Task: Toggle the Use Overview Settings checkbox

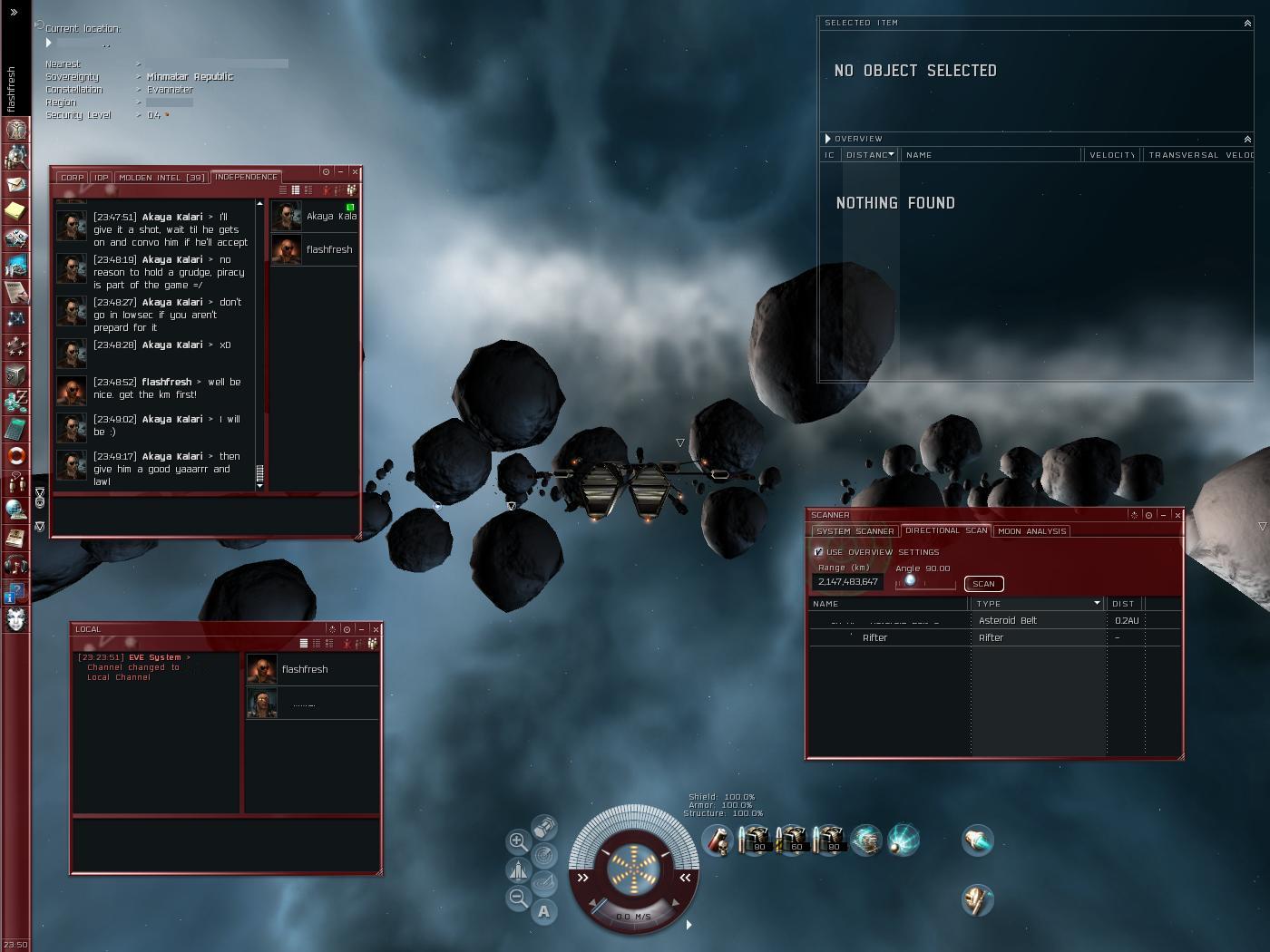Action: click(818, 552)
